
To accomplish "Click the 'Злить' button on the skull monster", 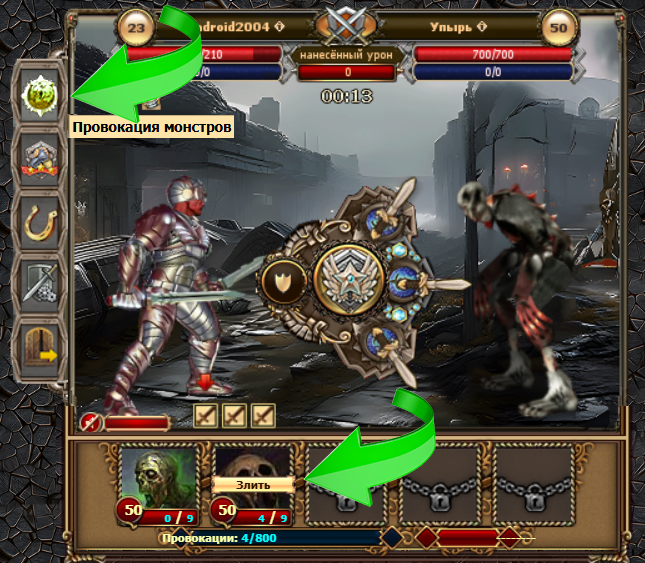I will [252, 484].
